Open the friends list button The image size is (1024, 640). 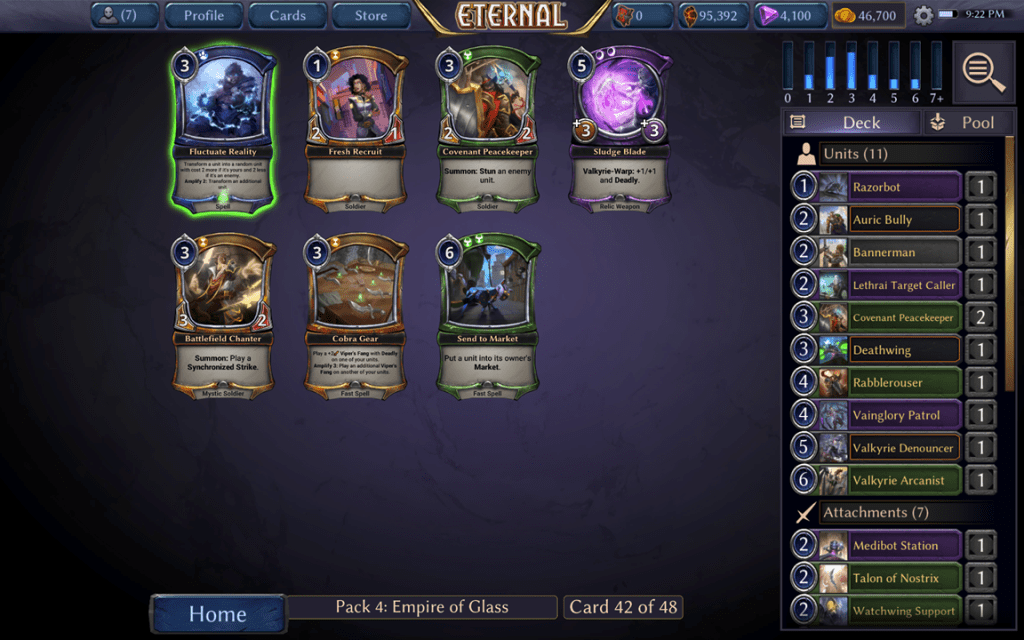(x=127, y=15)
